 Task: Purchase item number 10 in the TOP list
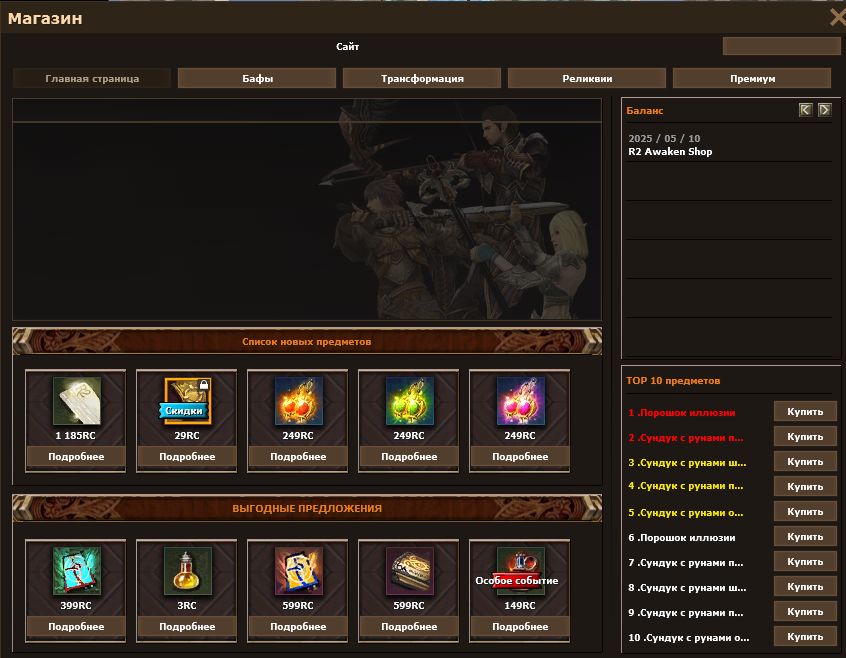click(x=805, y=637)
